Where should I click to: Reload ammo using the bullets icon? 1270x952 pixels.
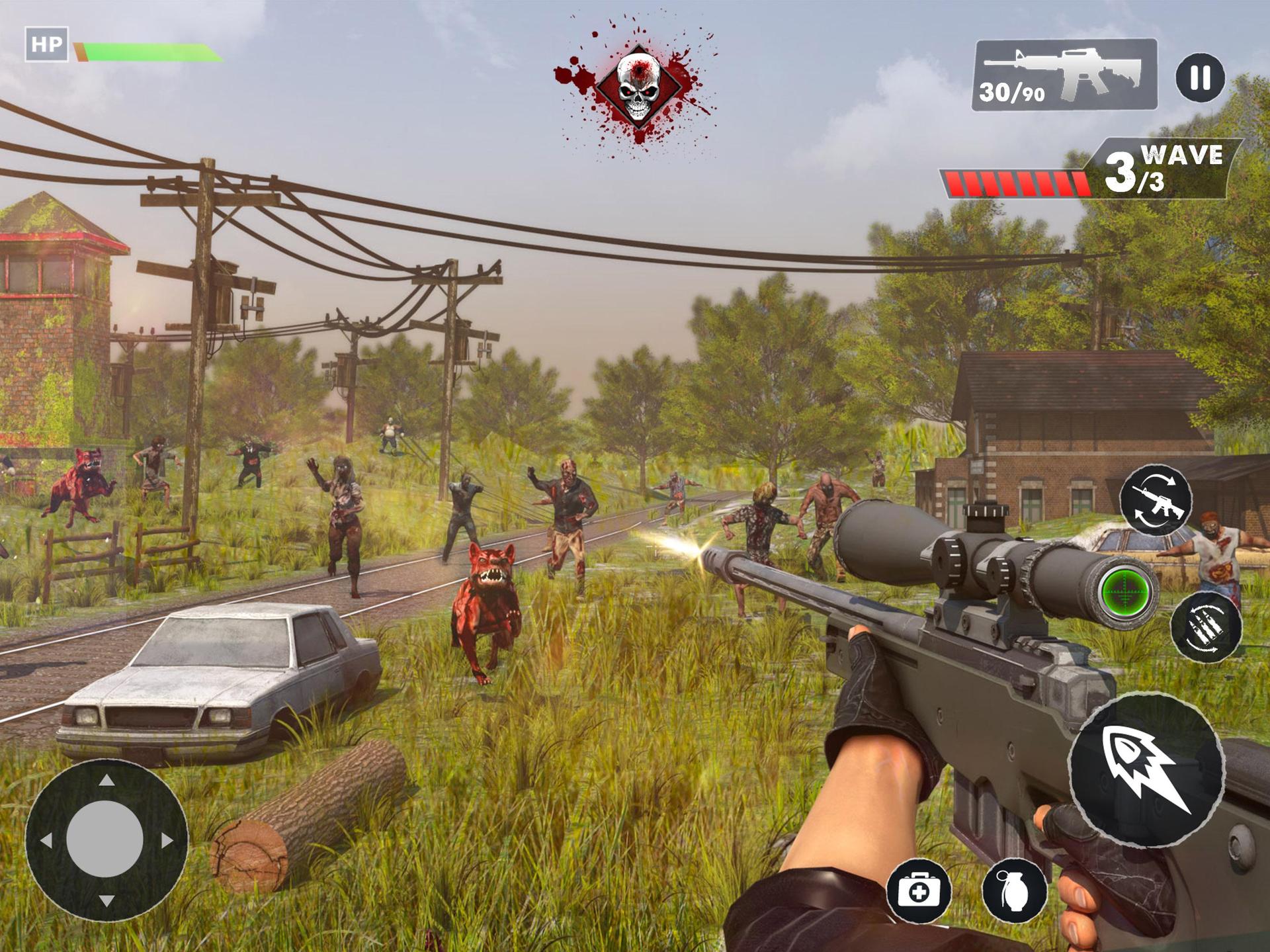click(x=1206, y=625)
